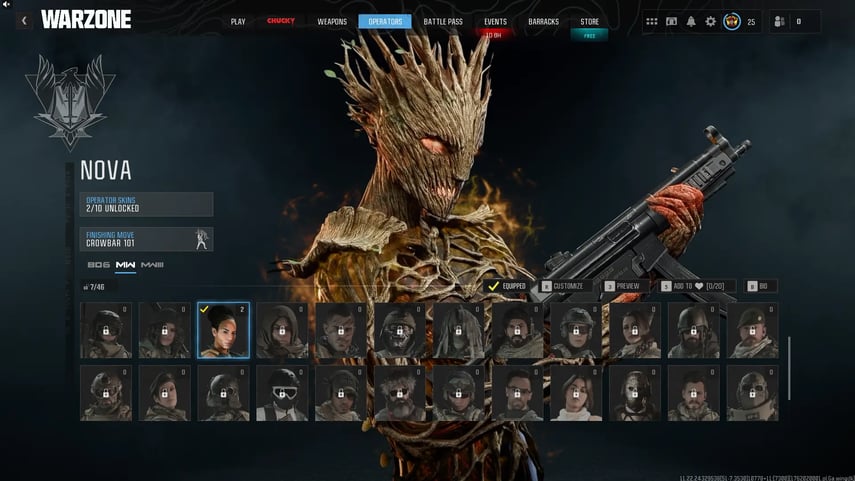Viewport: 855px width, 481px height.
Task: Click the Customize button
Action: (562, 286)
